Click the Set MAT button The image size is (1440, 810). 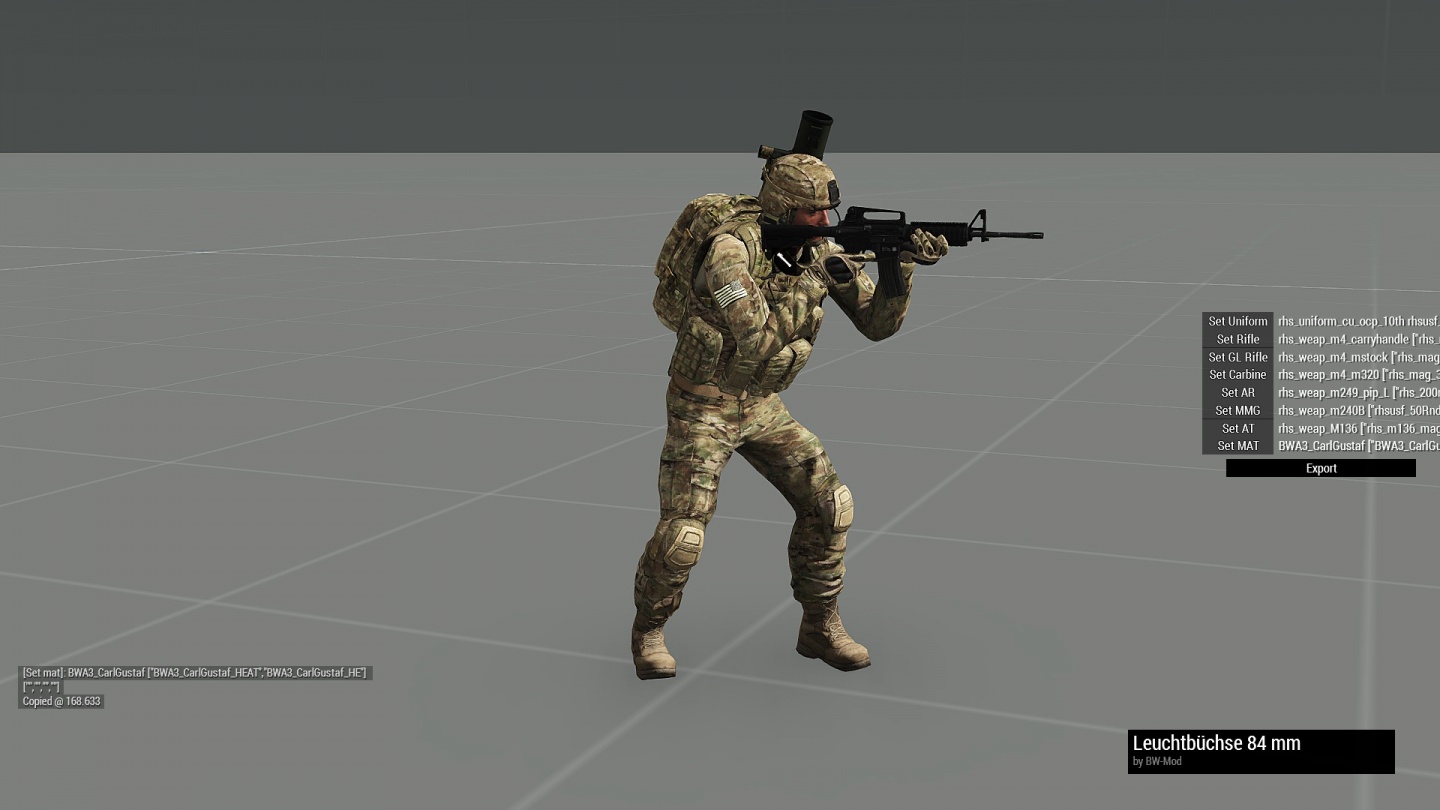[1237, 446]
